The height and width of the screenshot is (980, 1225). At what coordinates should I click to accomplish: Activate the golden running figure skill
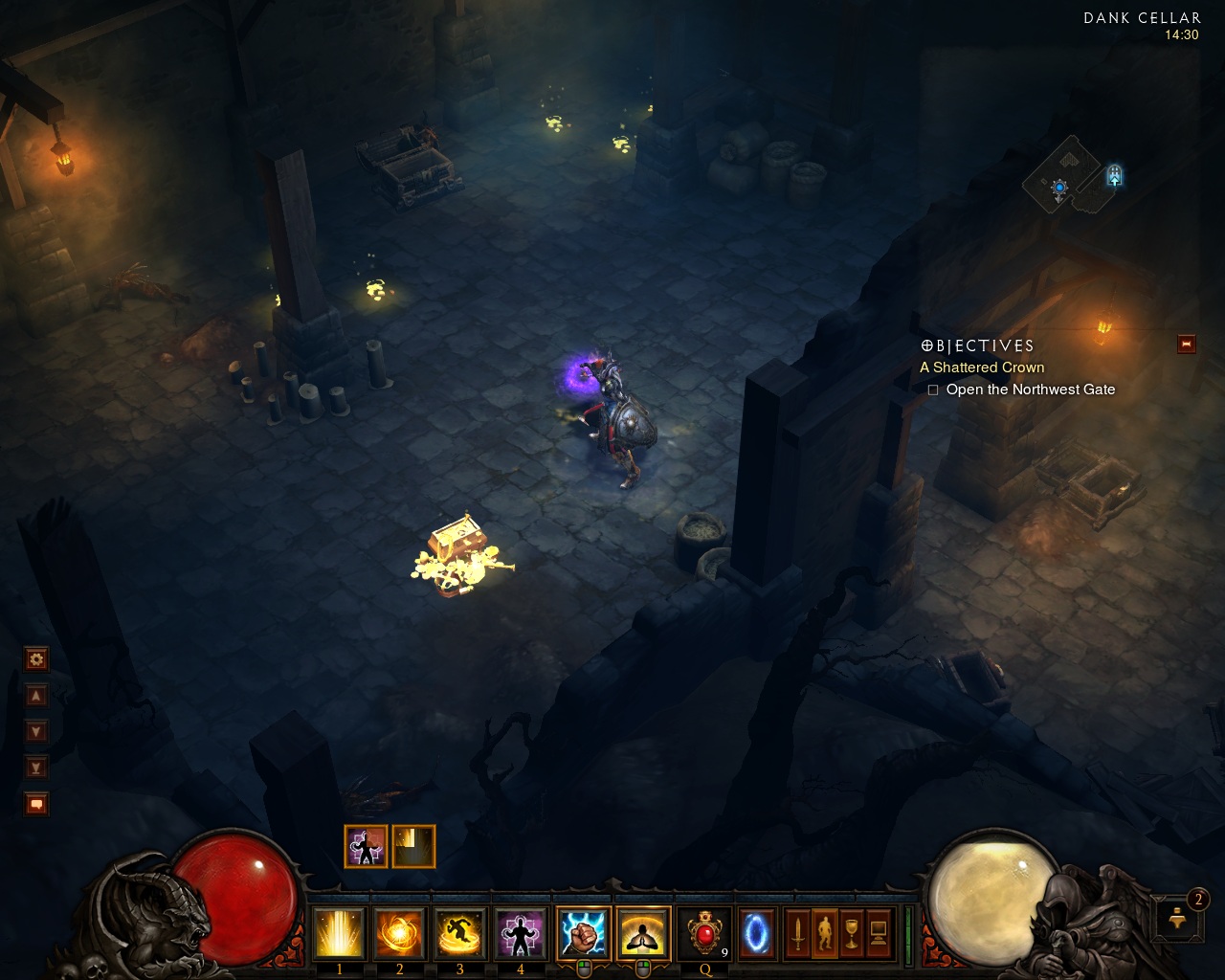[x=459, y=933]
